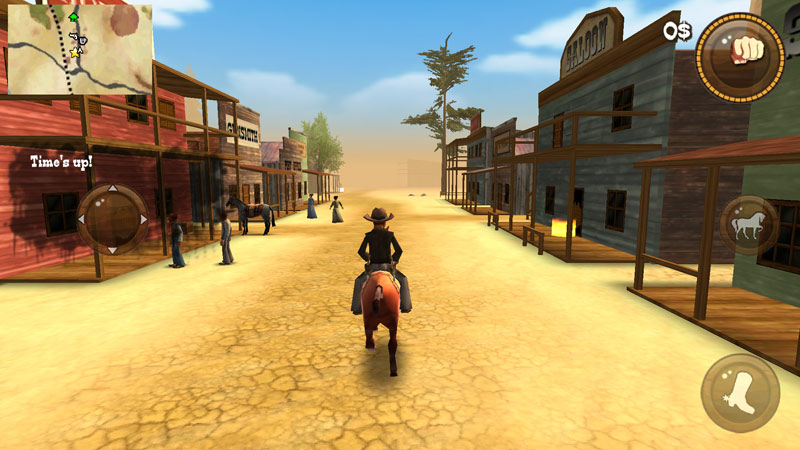The height and width of the screenshot is (450, 800).
Task: Tap the horse mount button
Action: [x=748, y=225]
